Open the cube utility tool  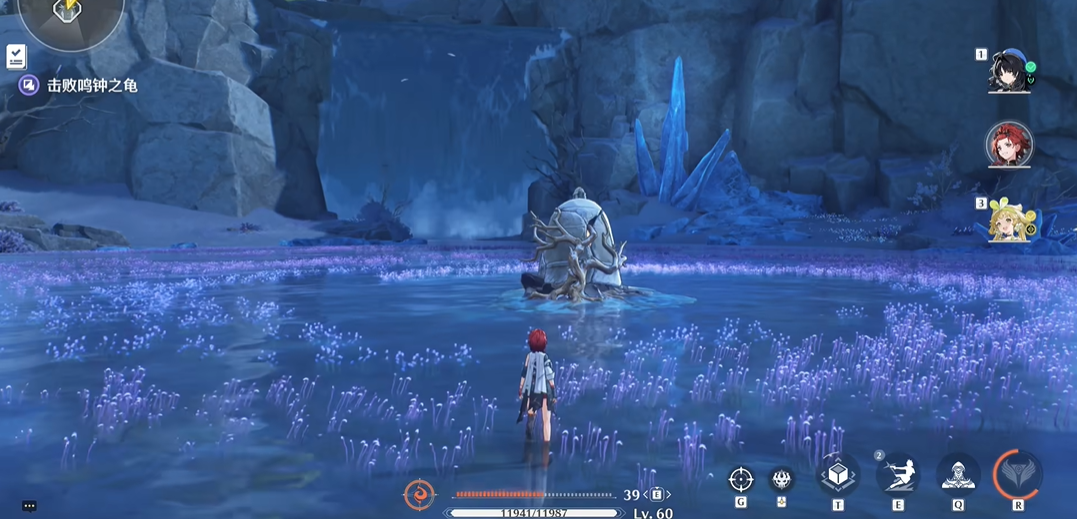pyautogui.click(x=838, y=475)
